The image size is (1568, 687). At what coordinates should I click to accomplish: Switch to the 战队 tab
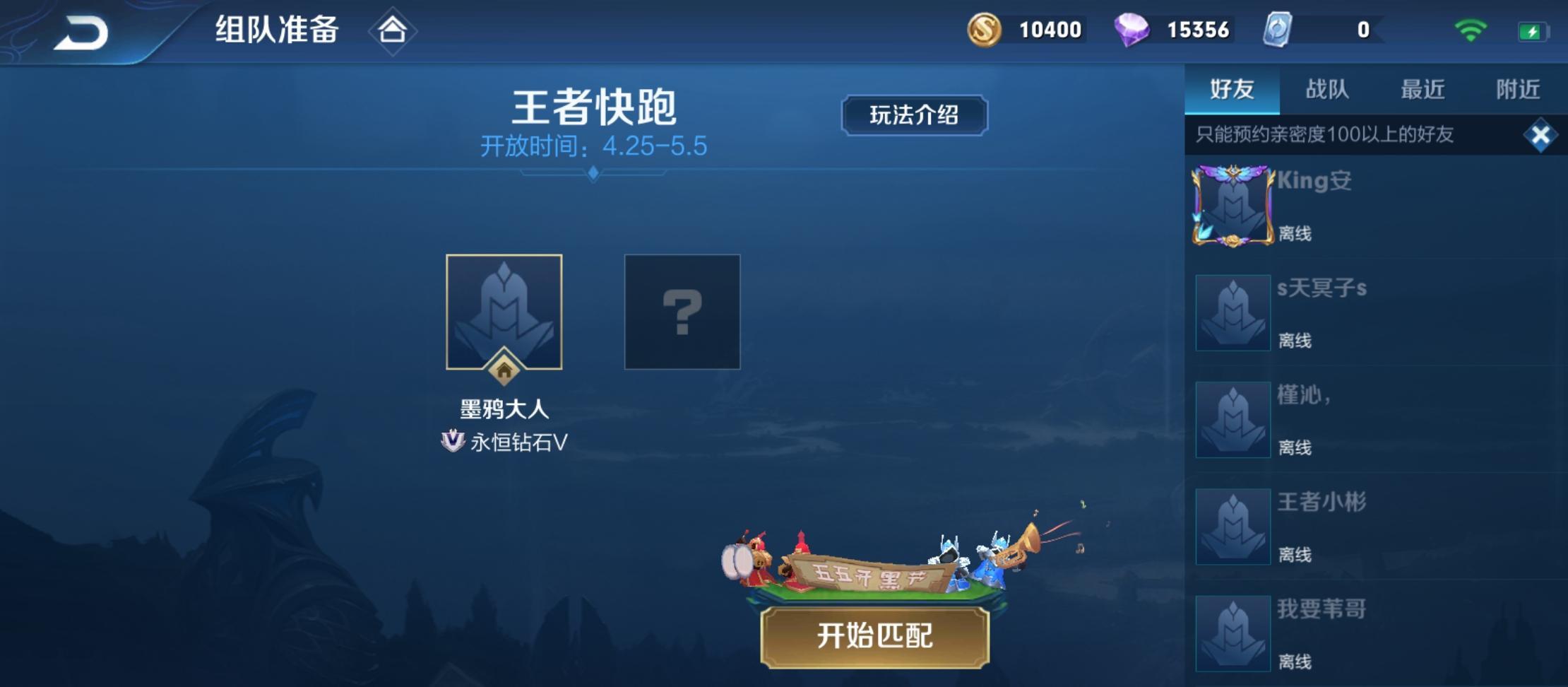point(1326,89)
